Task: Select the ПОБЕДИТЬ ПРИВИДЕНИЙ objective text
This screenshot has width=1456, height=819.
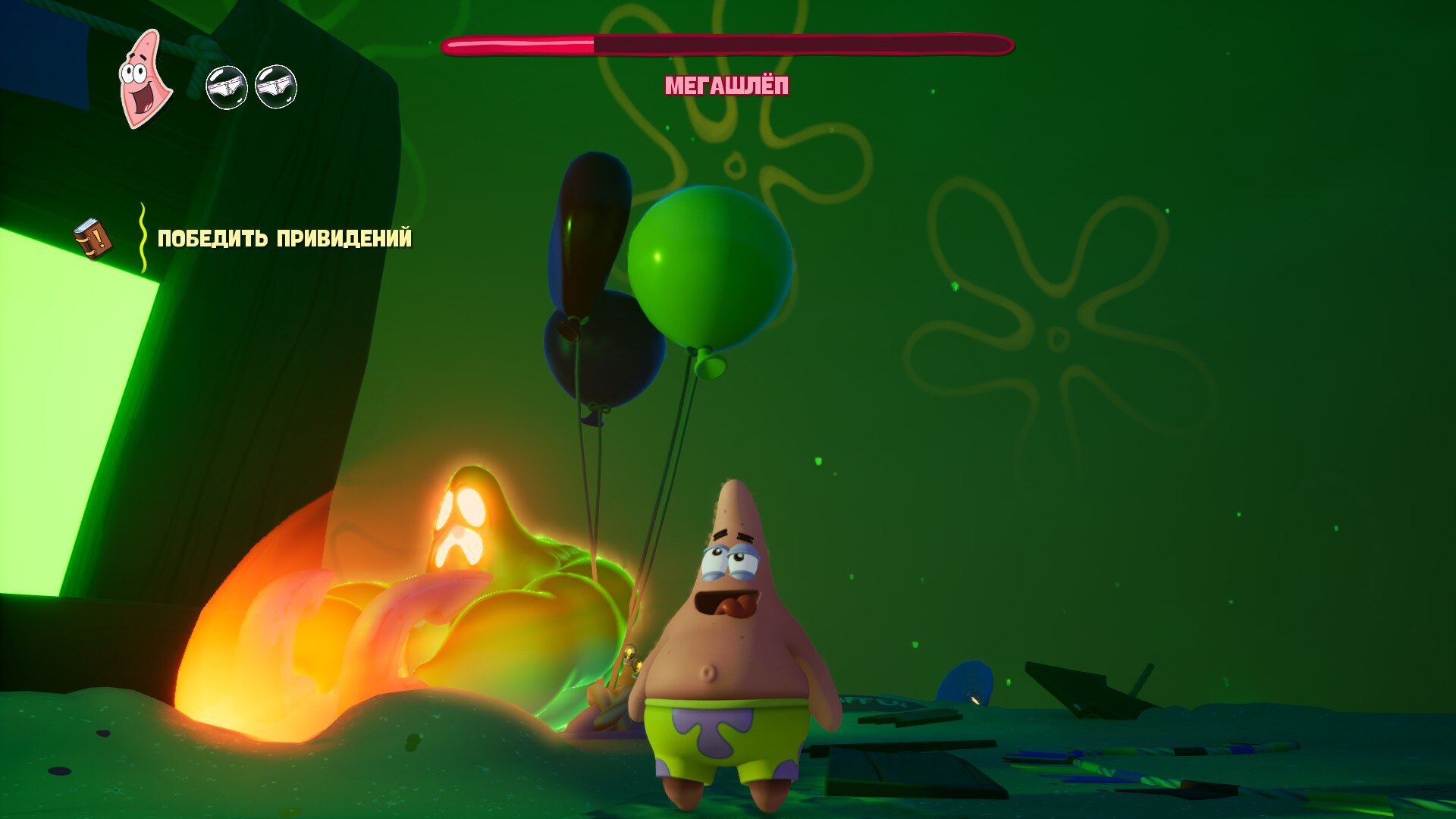Action: point(284,239)
